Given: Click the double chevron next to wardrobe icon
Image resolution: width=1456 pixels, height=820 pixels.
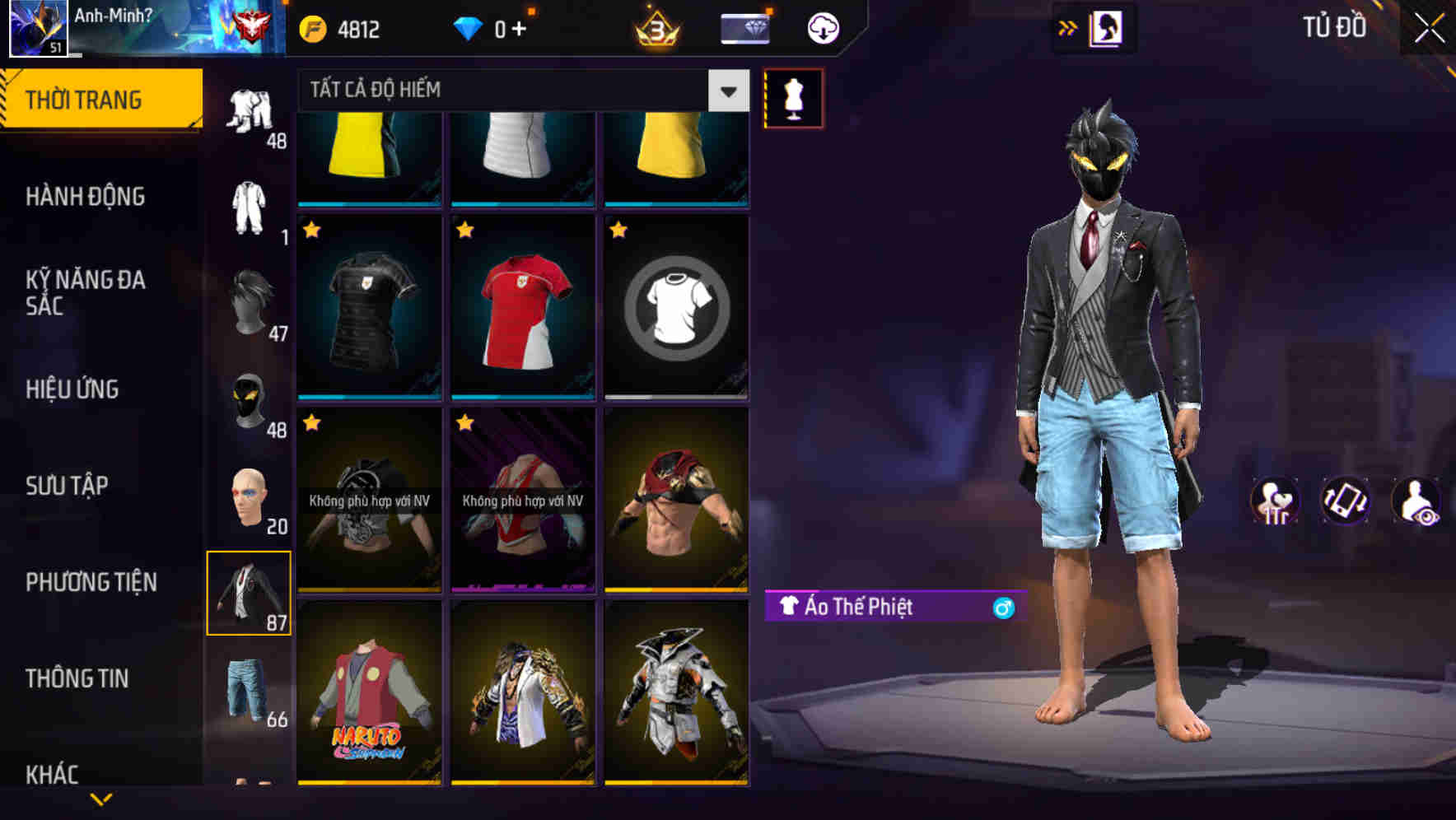Looking at the screenshot, I should click(x=1068, y=27).
